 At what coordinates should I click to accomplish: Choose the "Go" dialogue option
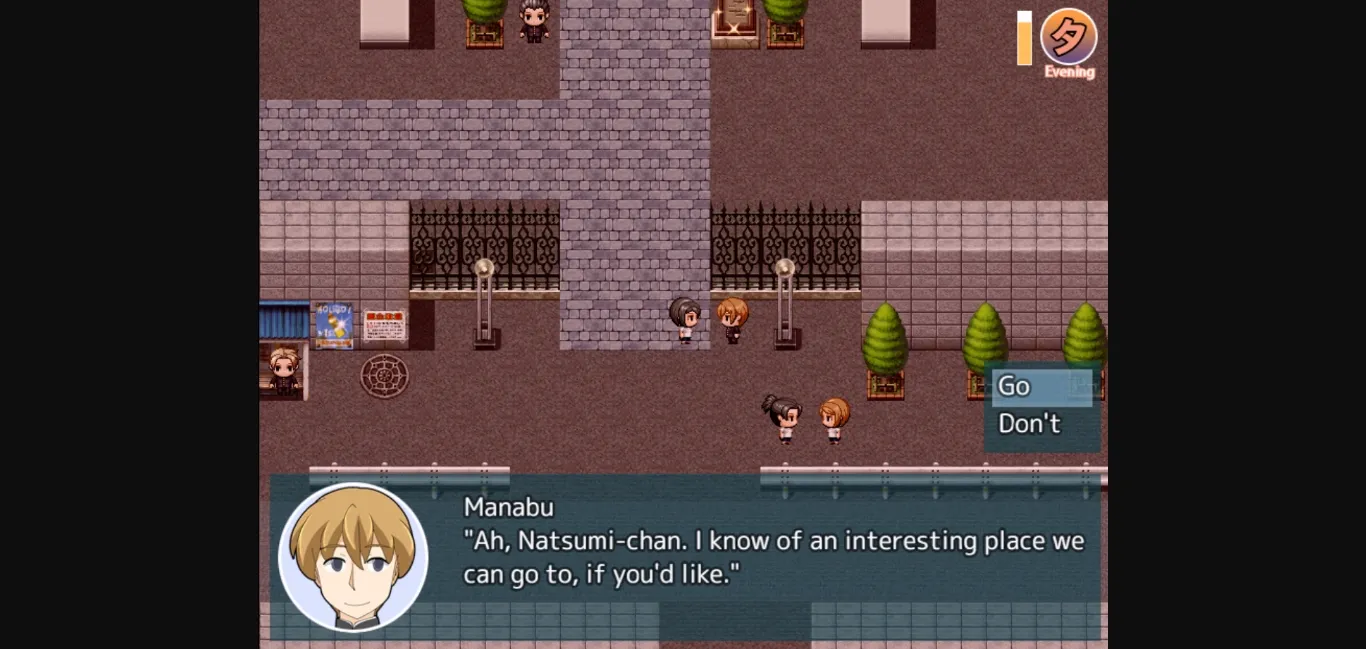tap(1041, 386)
